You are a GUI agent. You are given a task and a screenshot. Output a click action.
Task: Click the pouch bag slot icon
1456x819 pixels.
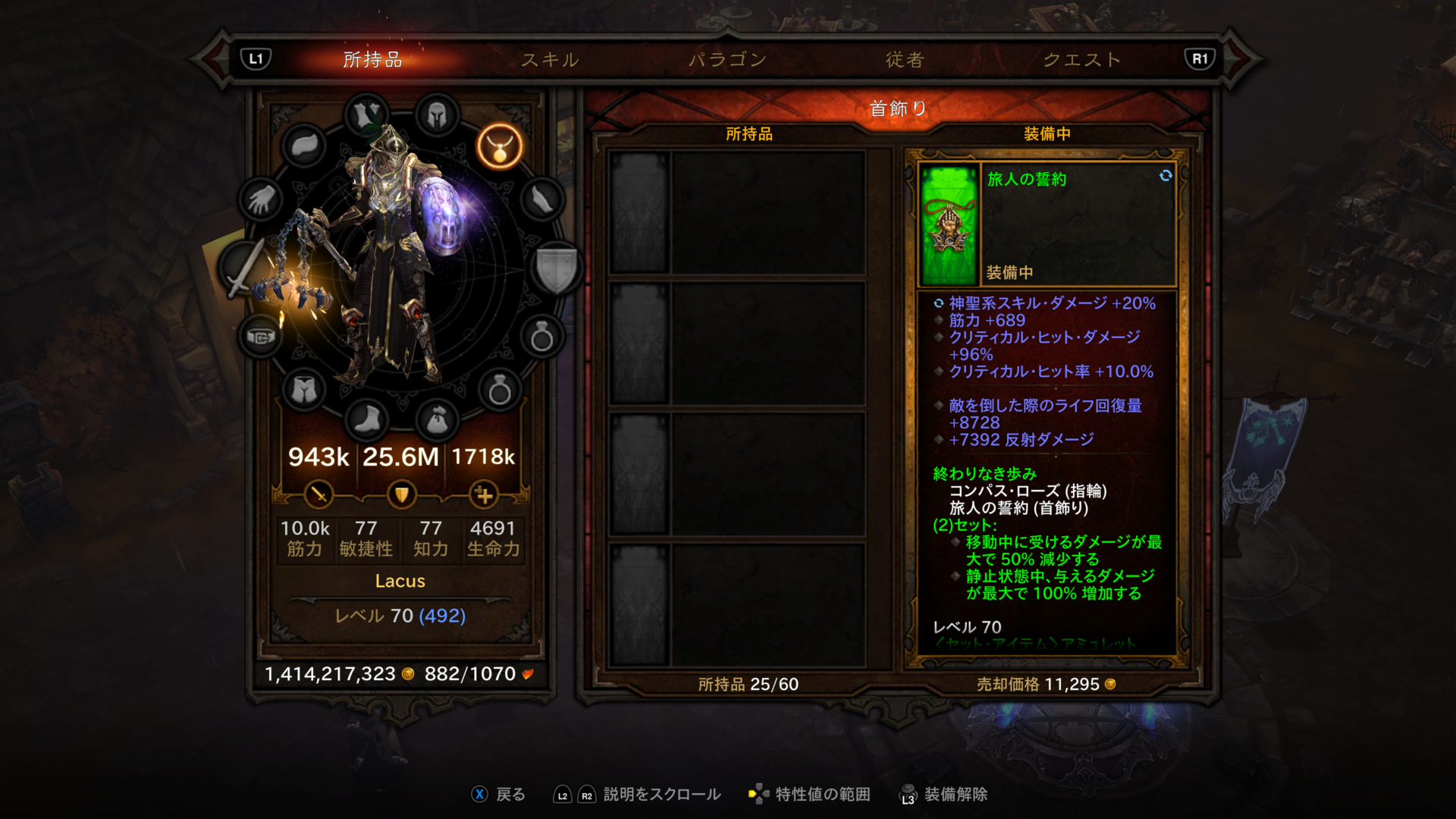pyautogui.click(x=437, y=419)
